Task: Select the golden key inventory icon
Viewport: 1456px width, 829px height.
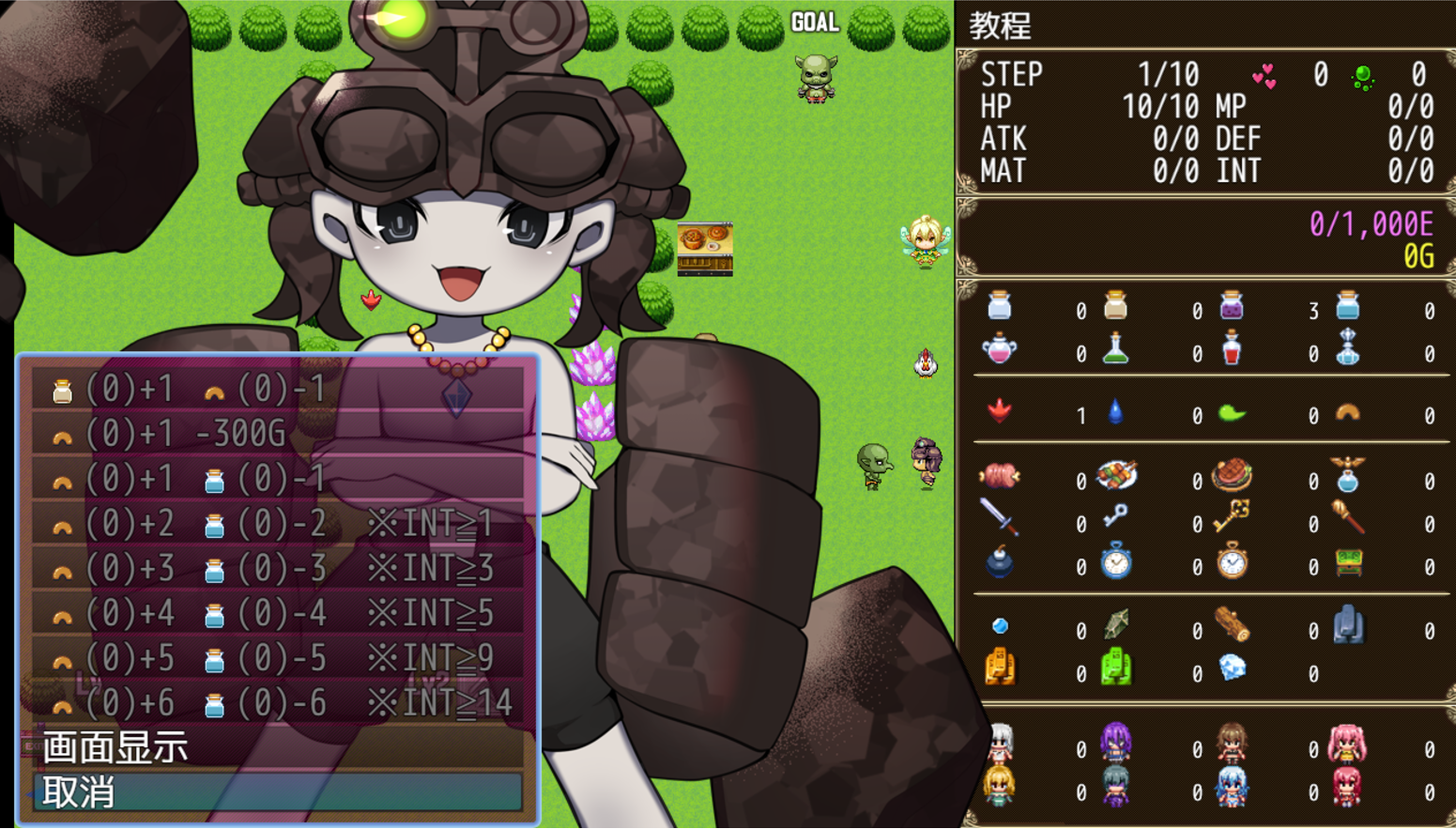Action: (x=1232, y=520)
